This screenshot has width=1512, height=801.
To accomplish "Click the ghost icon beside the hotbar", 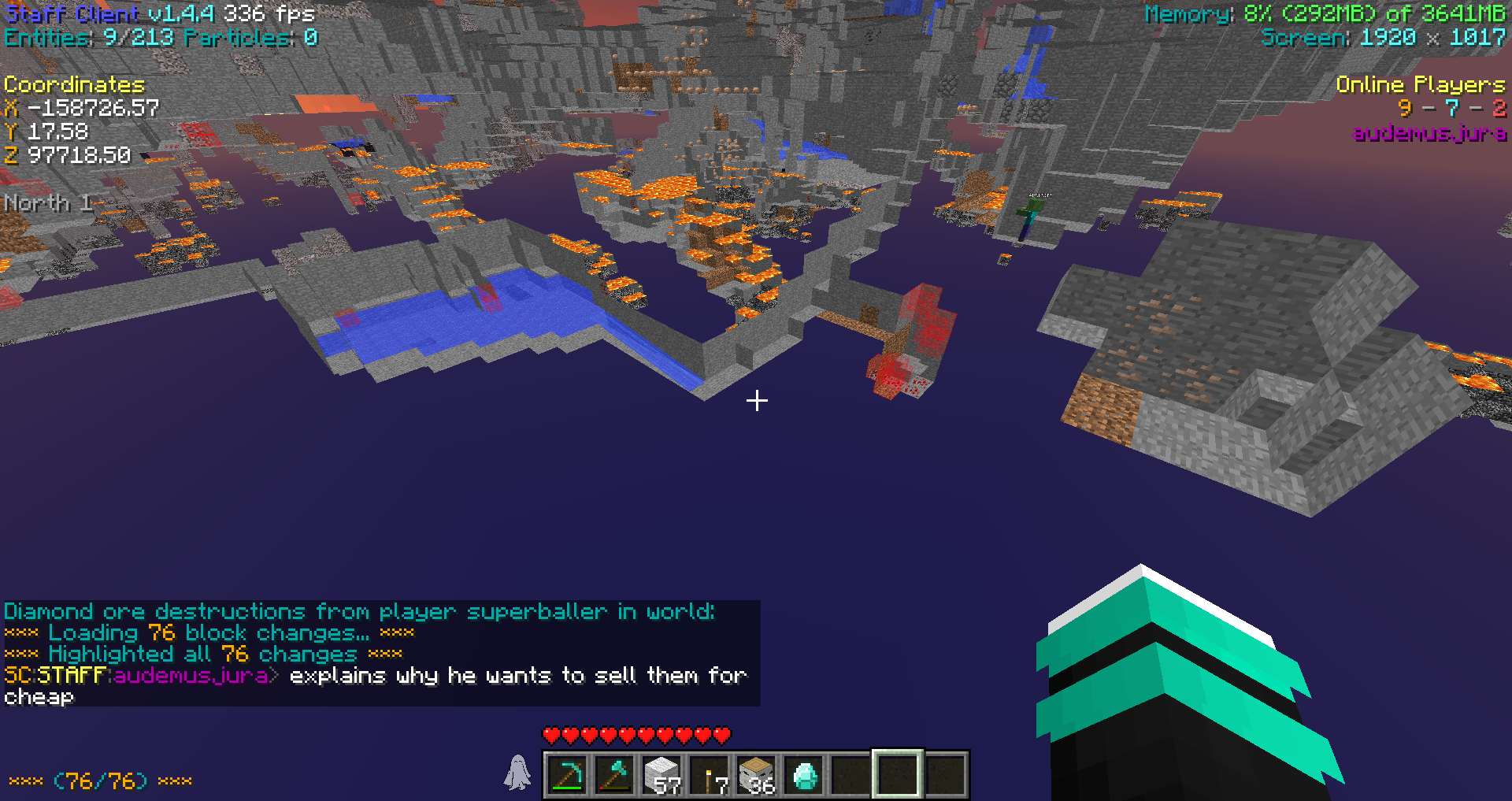I will tap(517, 772).
